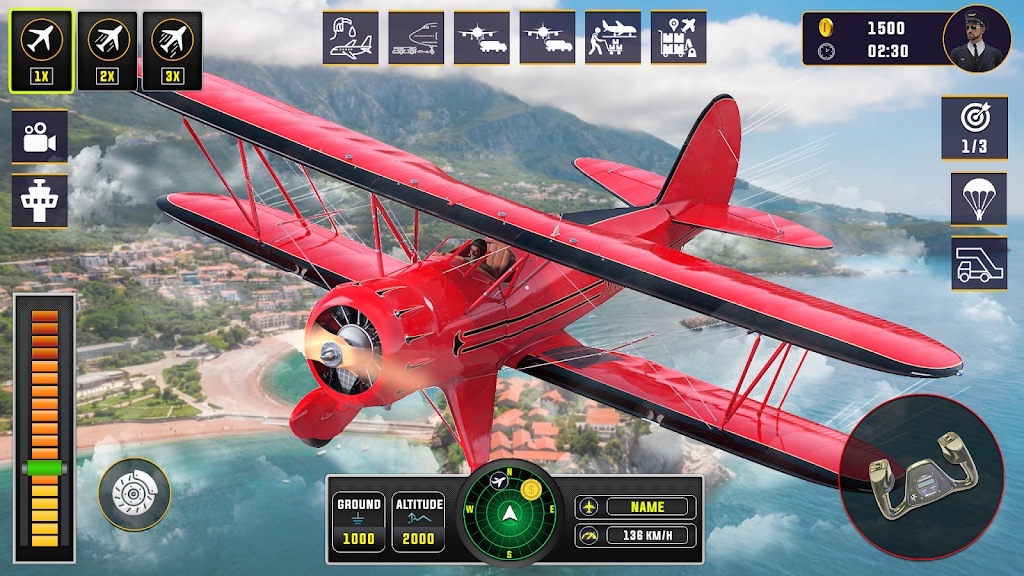Open the pilot profile portrait
Viewport: 1024px width, 576px height.
point(976,39)
